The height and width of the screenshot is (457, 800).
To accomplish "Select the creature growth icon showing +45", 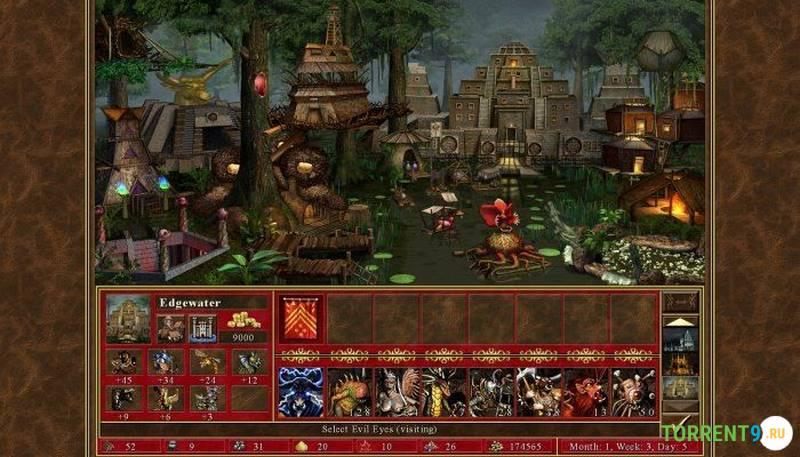I will [124, 361].
